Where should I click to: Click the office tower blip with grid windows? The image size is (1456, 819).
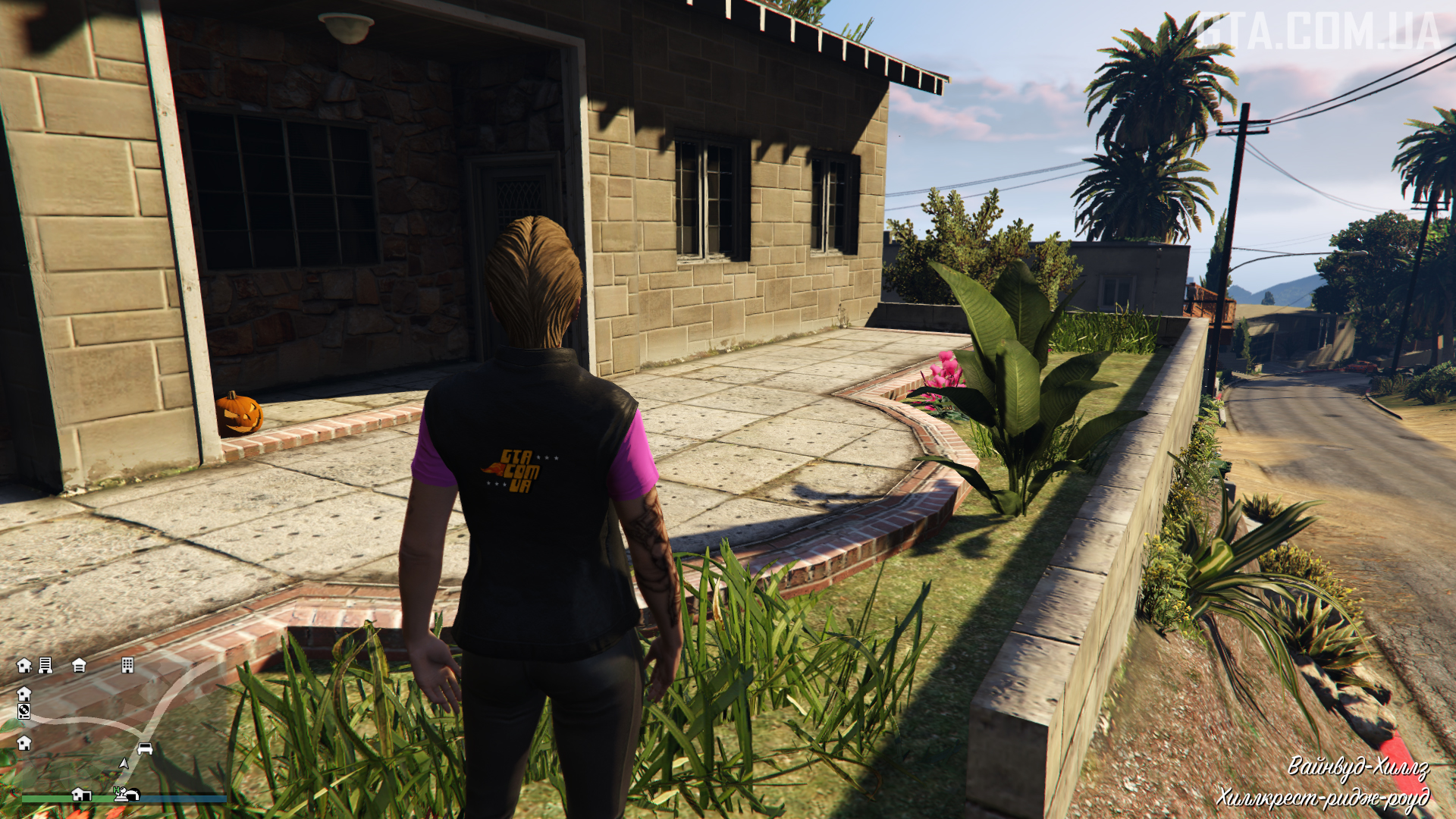coord(127,665)
